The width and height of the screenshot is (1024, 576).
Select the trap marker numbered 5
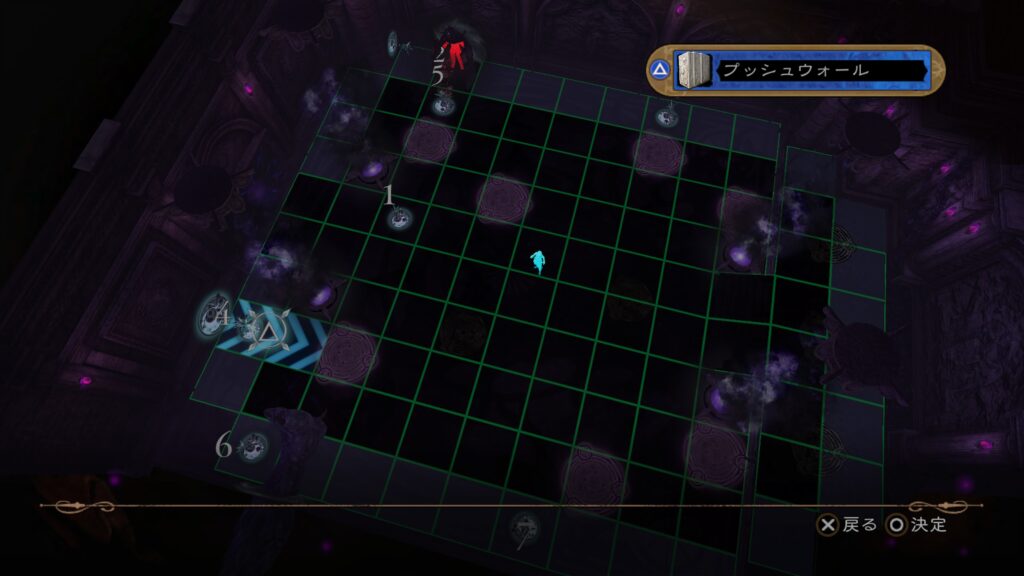pyautogui.click(x=442, y=99)
